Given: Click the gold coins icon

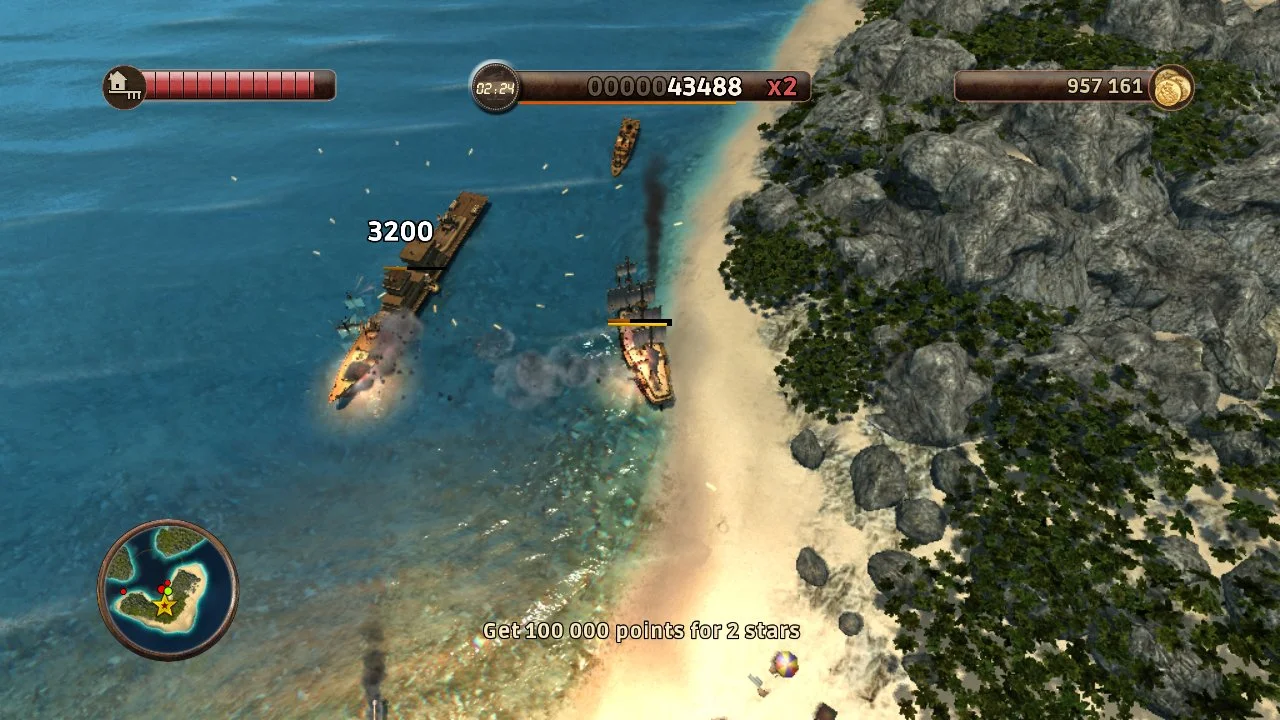Looking at the screenshot, I should click(x=1171, y=87).
